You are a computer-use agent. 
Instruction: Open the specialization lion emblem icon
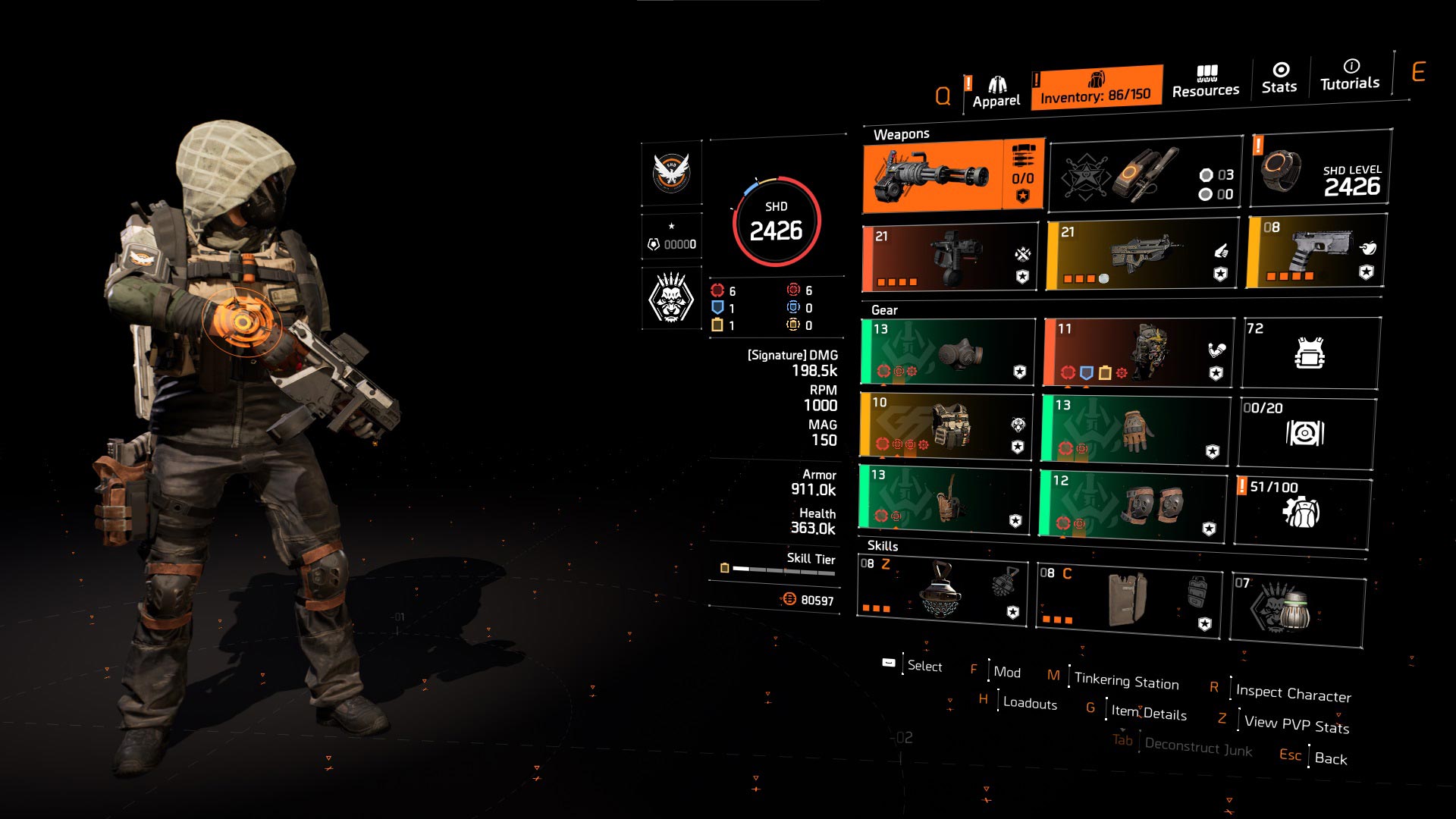point(671,298)
